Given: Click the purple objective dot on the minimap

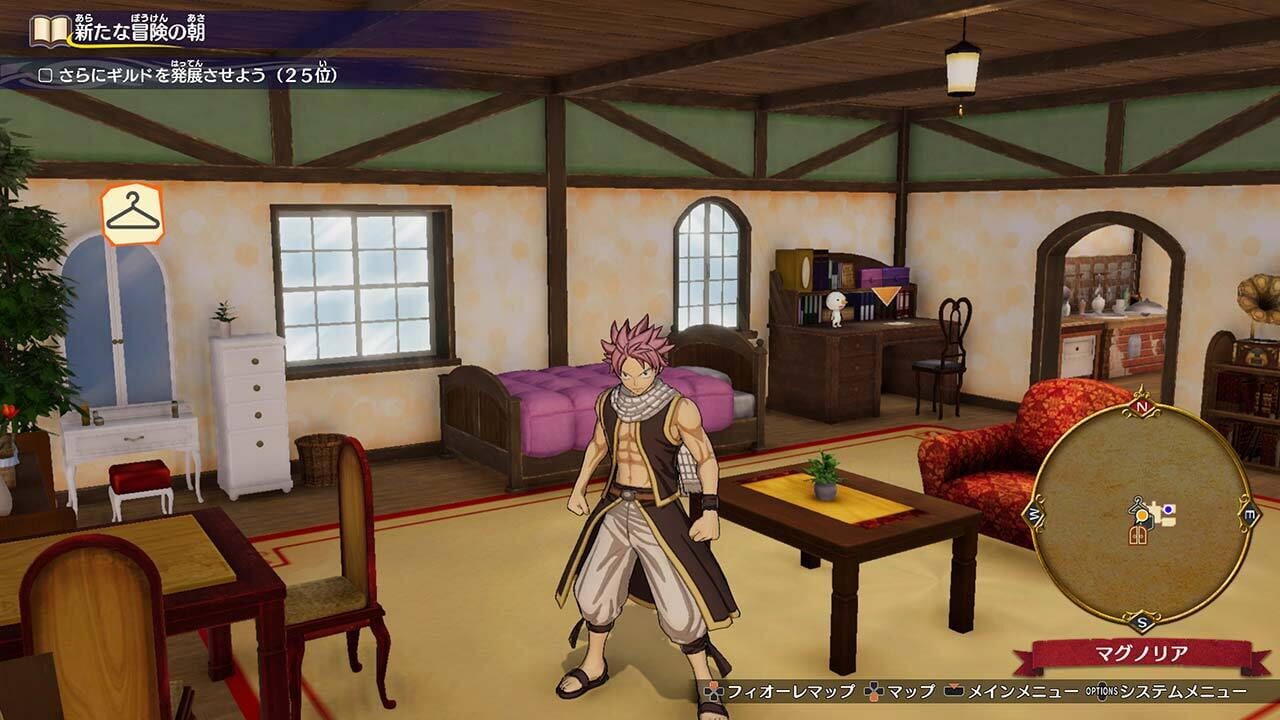Looking at the screenshot, I should 1168,509.
